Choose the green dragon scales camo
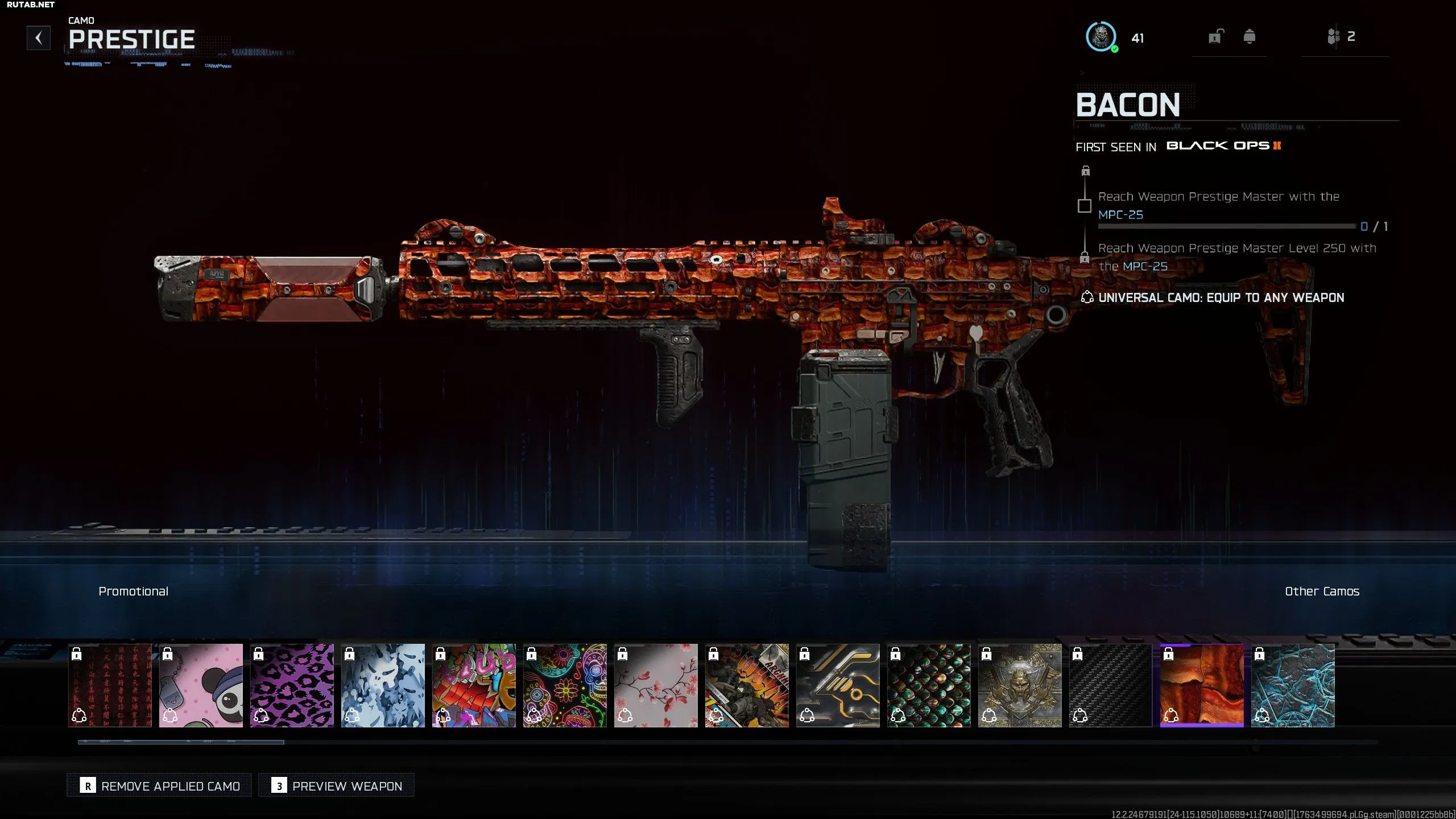Screen dimensions: 1456x819 point(929,685)
